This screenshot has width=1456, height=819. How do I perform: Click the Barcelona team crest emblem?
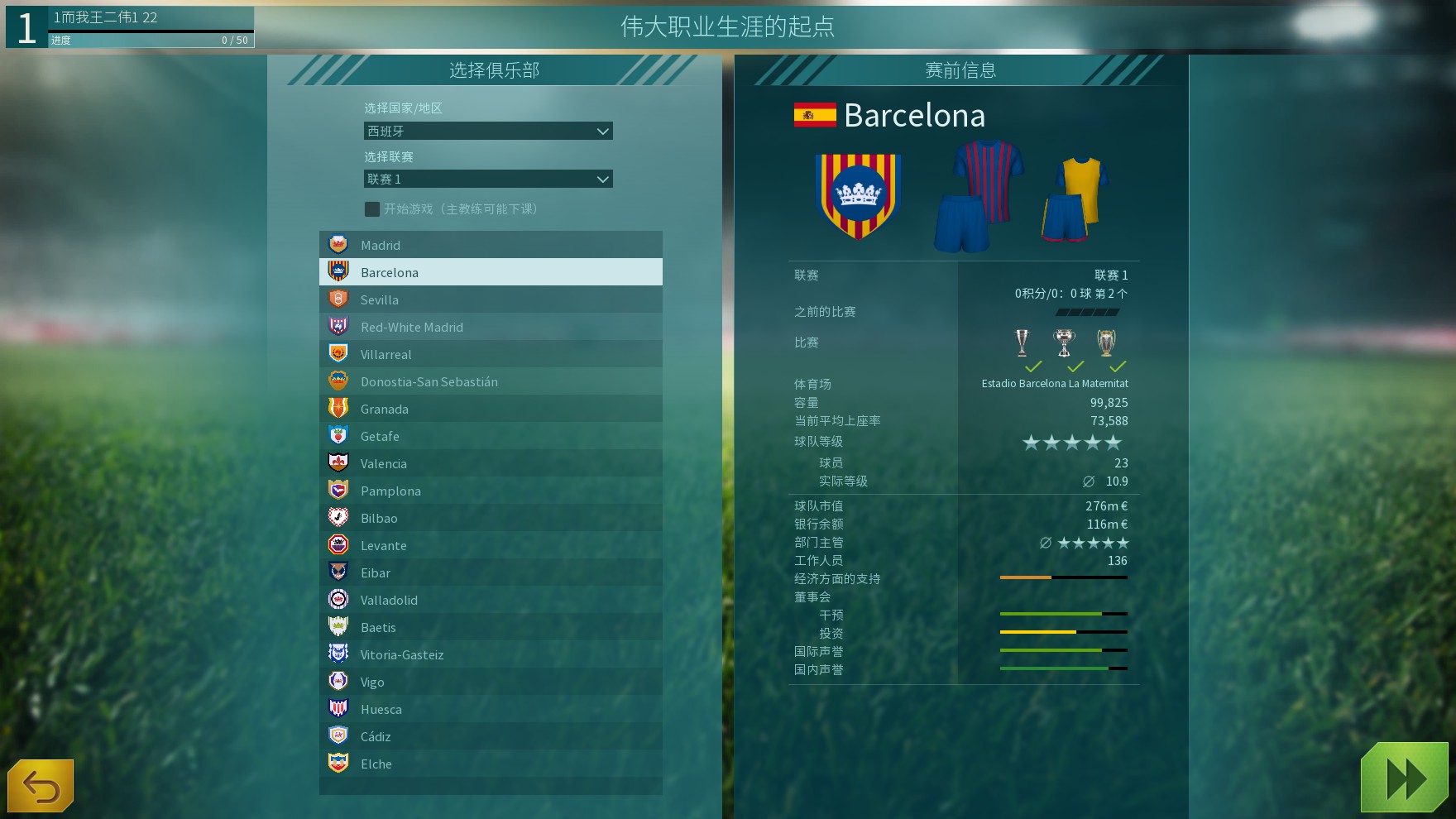[856, 196]
